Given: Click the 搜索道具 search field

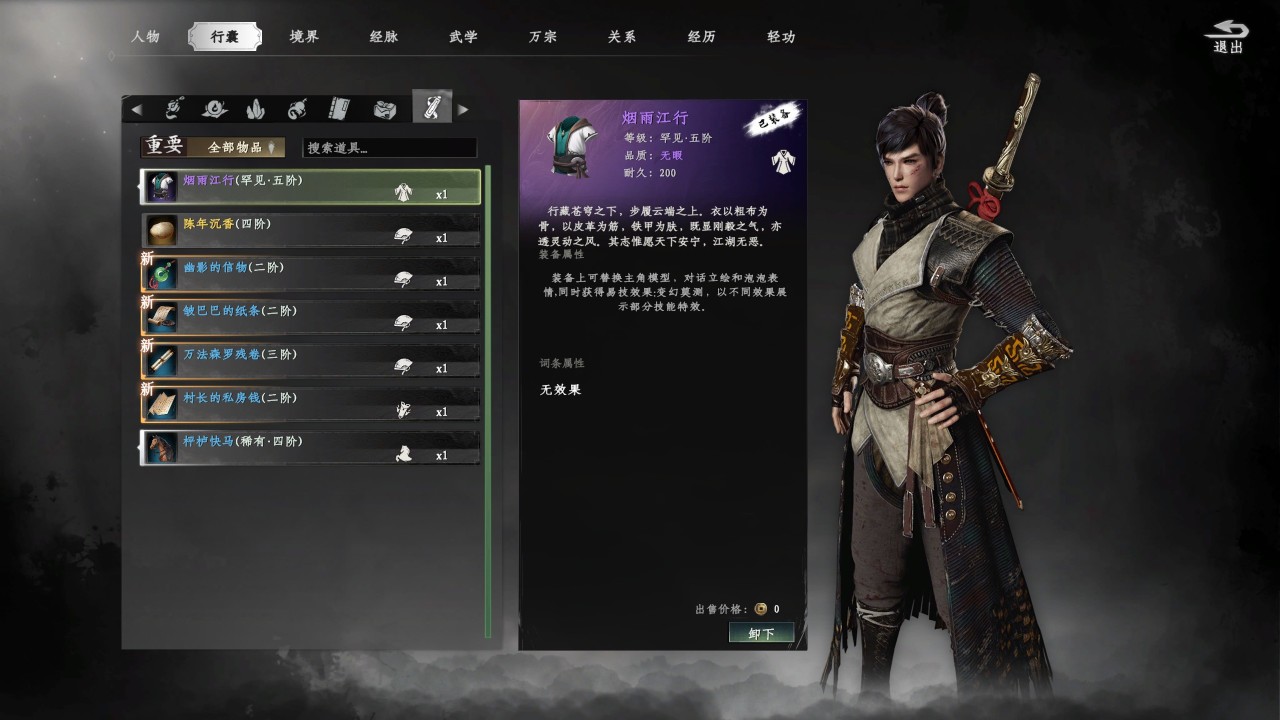Looking at the screenshot, I should (x=388, y=147).
